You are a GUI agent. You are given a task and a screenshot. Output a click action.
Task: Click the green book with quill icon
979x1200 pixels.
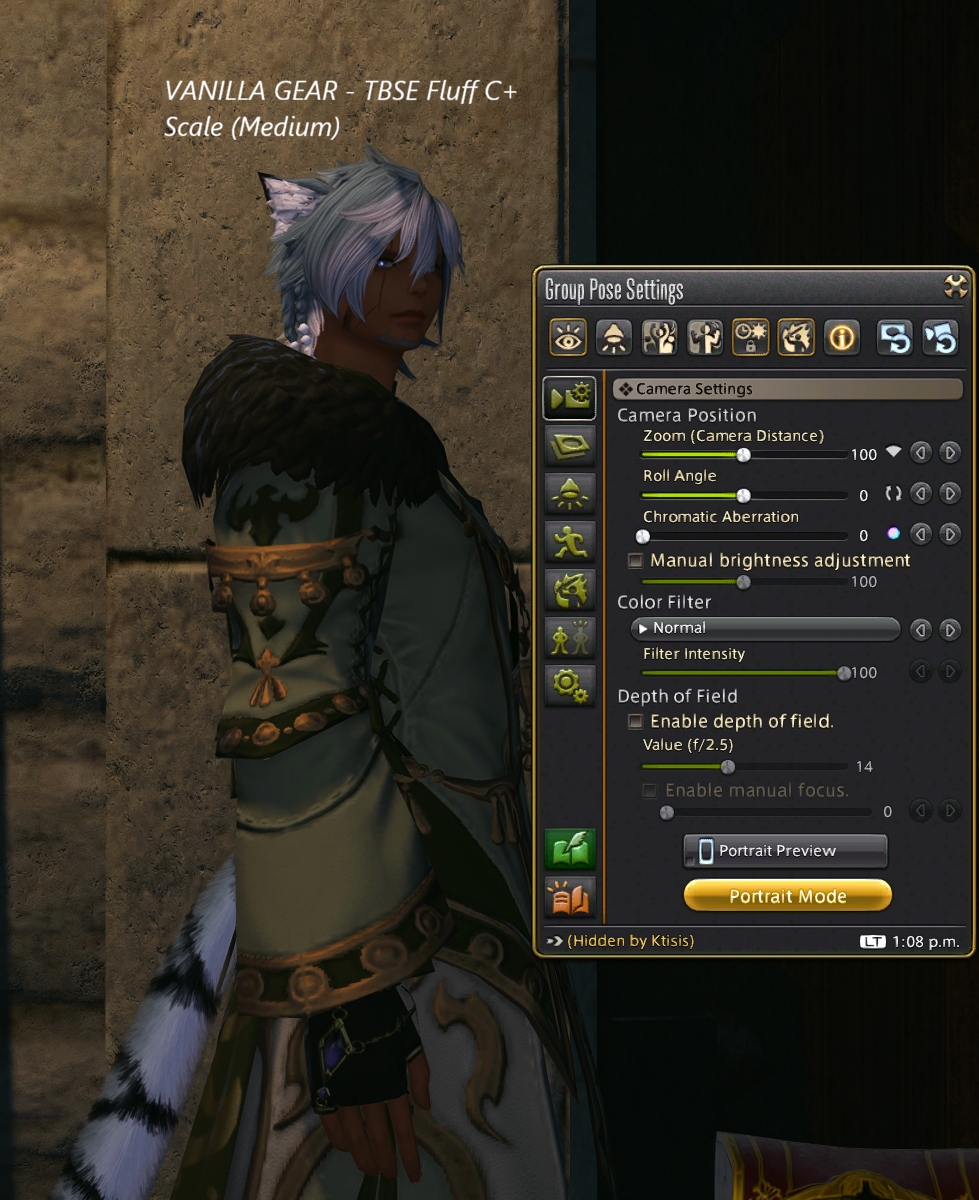[570, 850]
